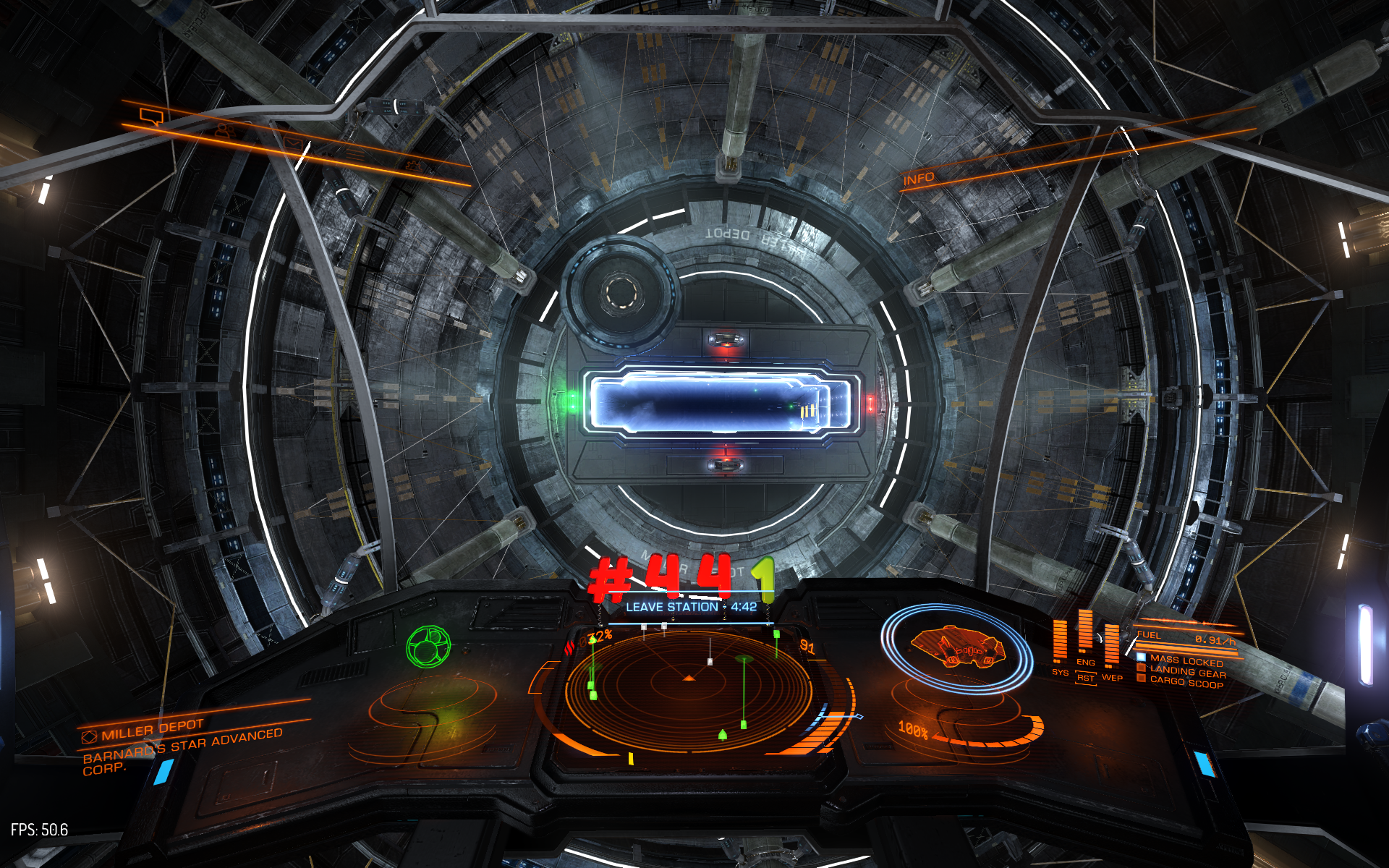Open the friends and contacts tab
Screen dimensions: 1389x868
pyautogui.click(x=225, y=131)
